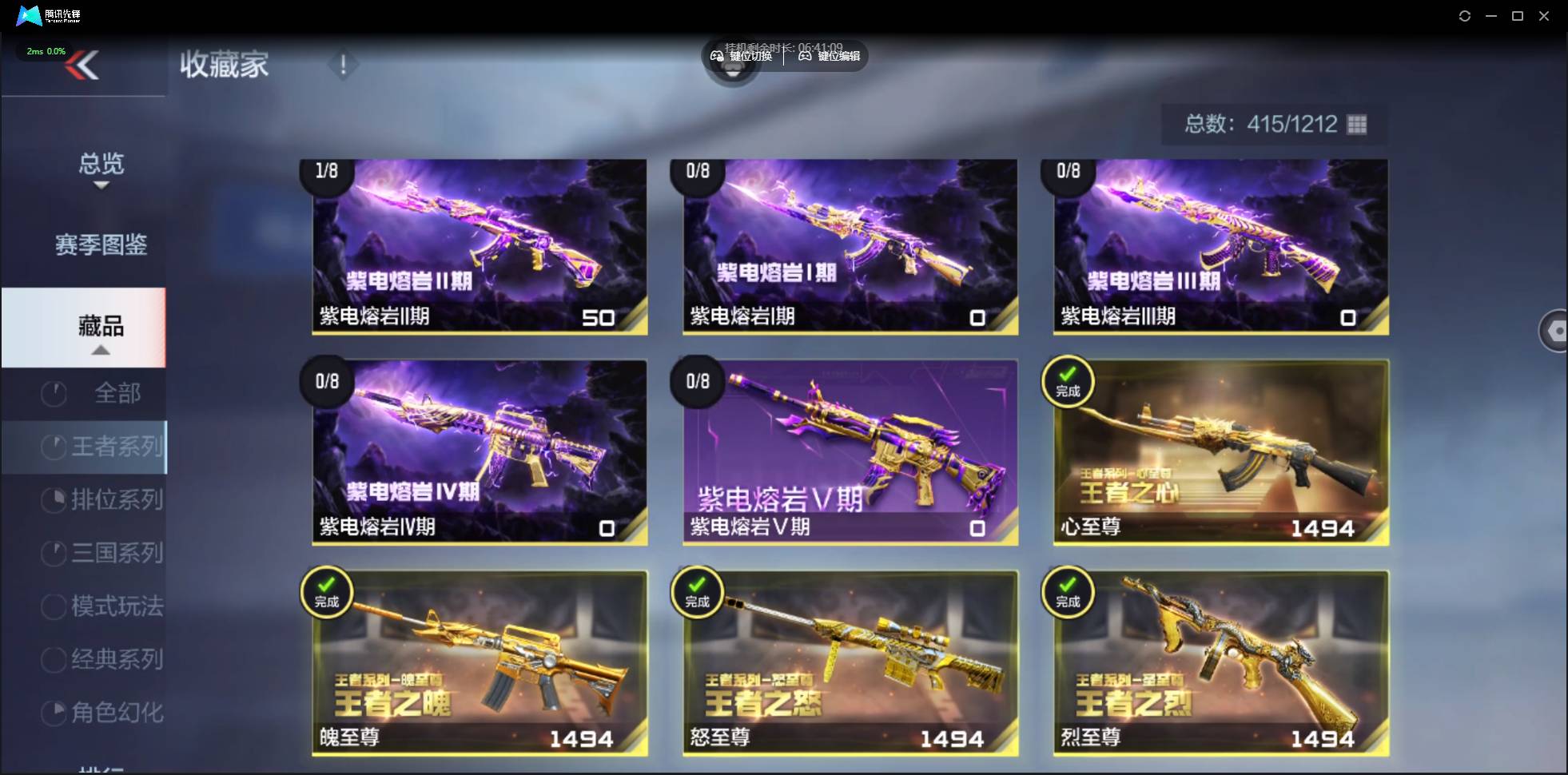Open the 紫电熔岩I期 weapon card
This screenshot has width=1568, height=775.
(850, 246)
